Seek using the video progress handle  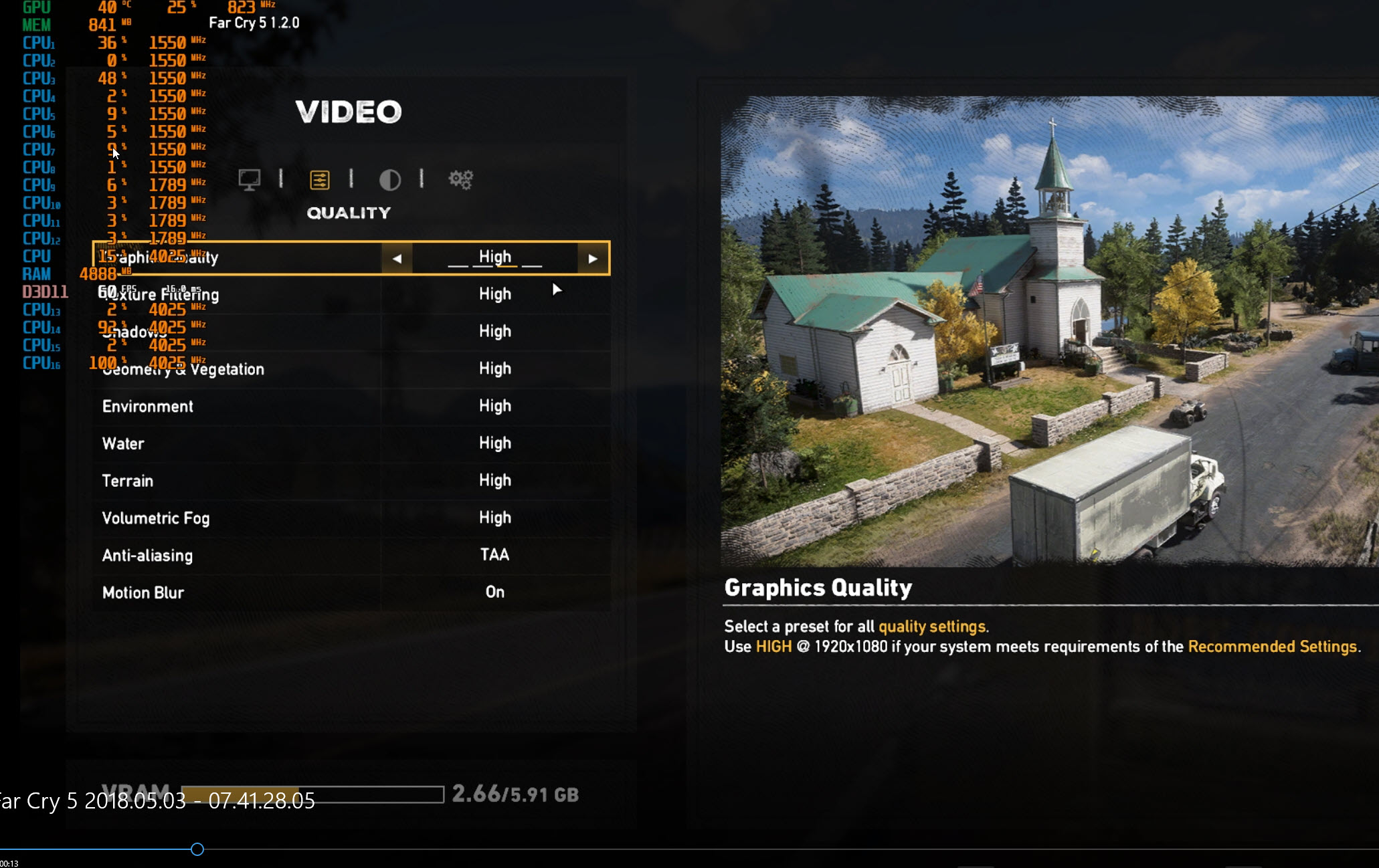point(197,849)
